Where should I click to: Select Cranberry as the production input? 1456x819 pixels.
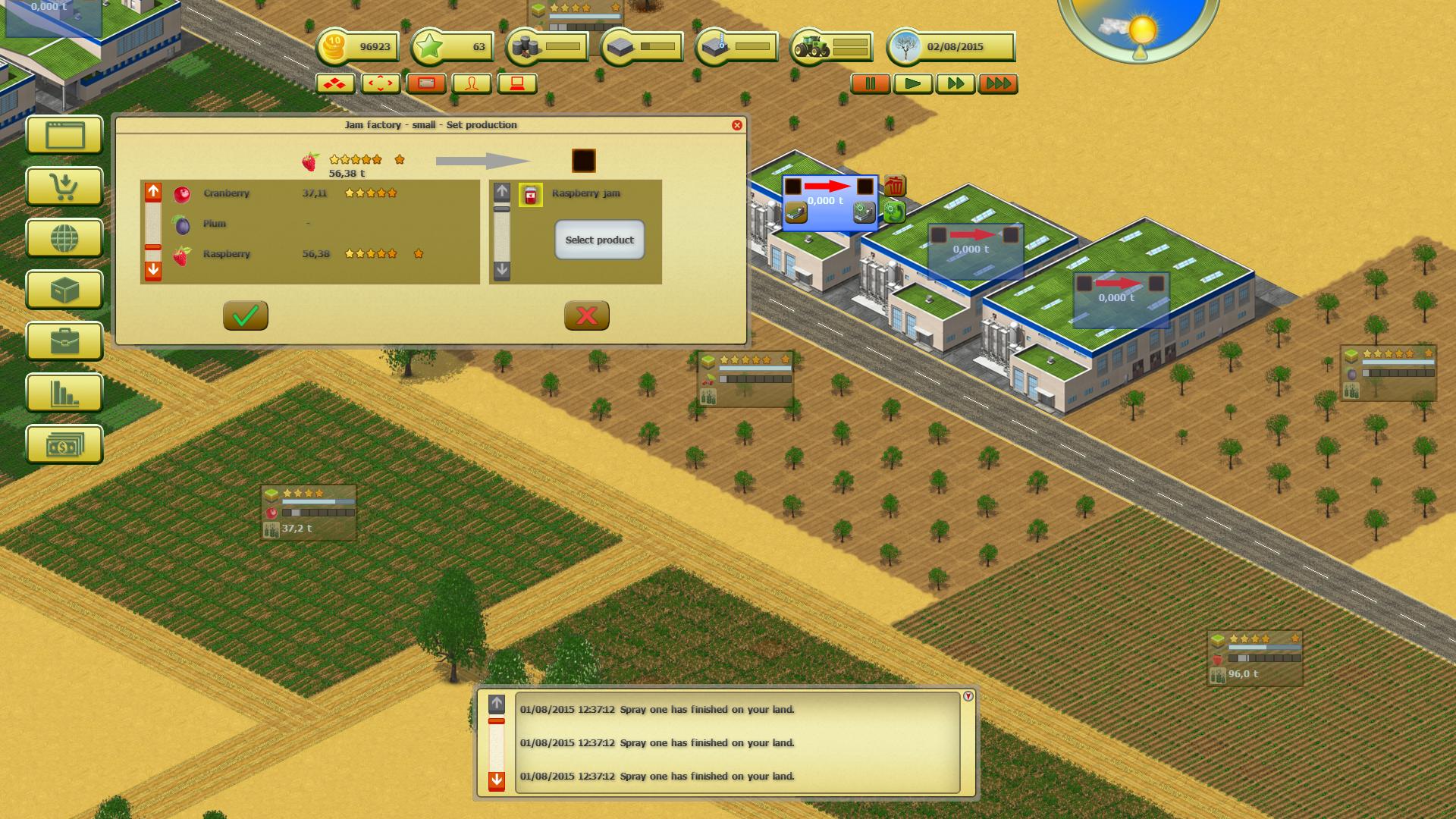pos(226,193)
